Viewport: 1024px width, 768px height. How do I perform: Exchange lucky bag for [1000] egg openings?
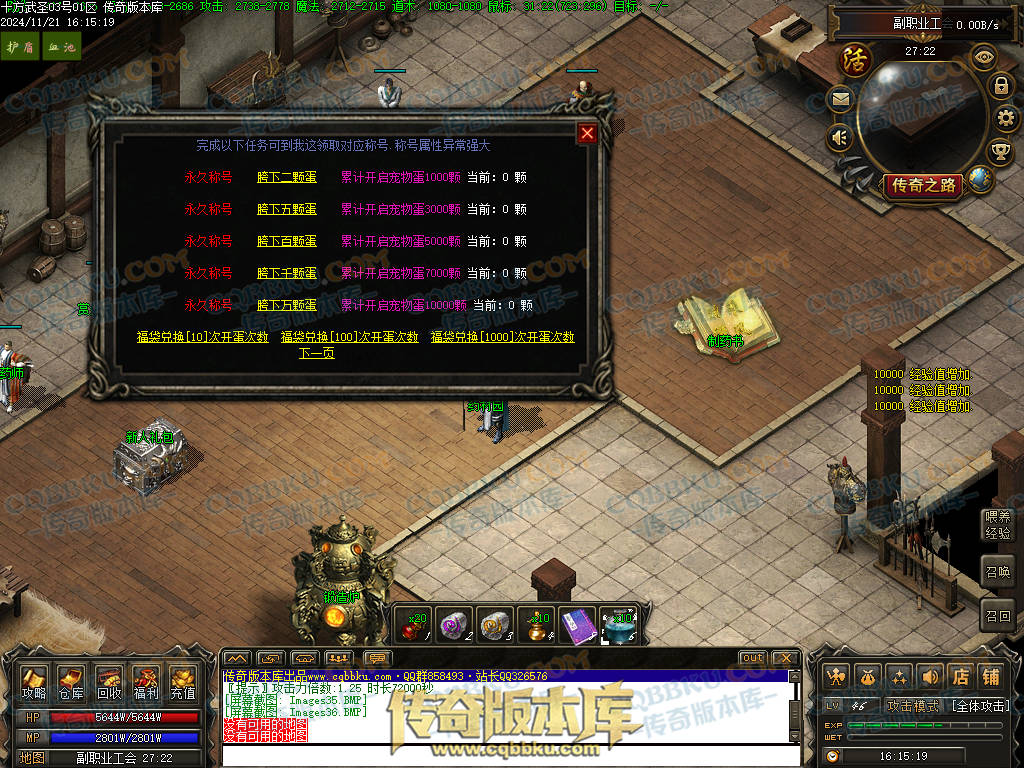click(x=502, y=337)
